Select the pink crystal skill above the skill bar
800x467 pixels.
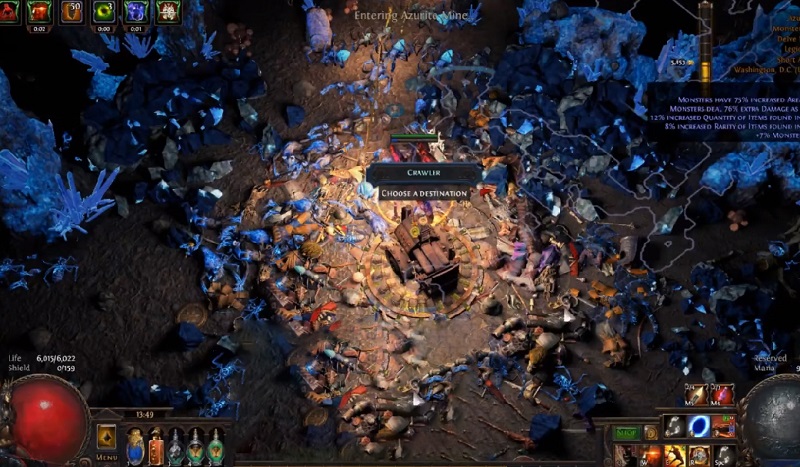click(x=722, y=395)
